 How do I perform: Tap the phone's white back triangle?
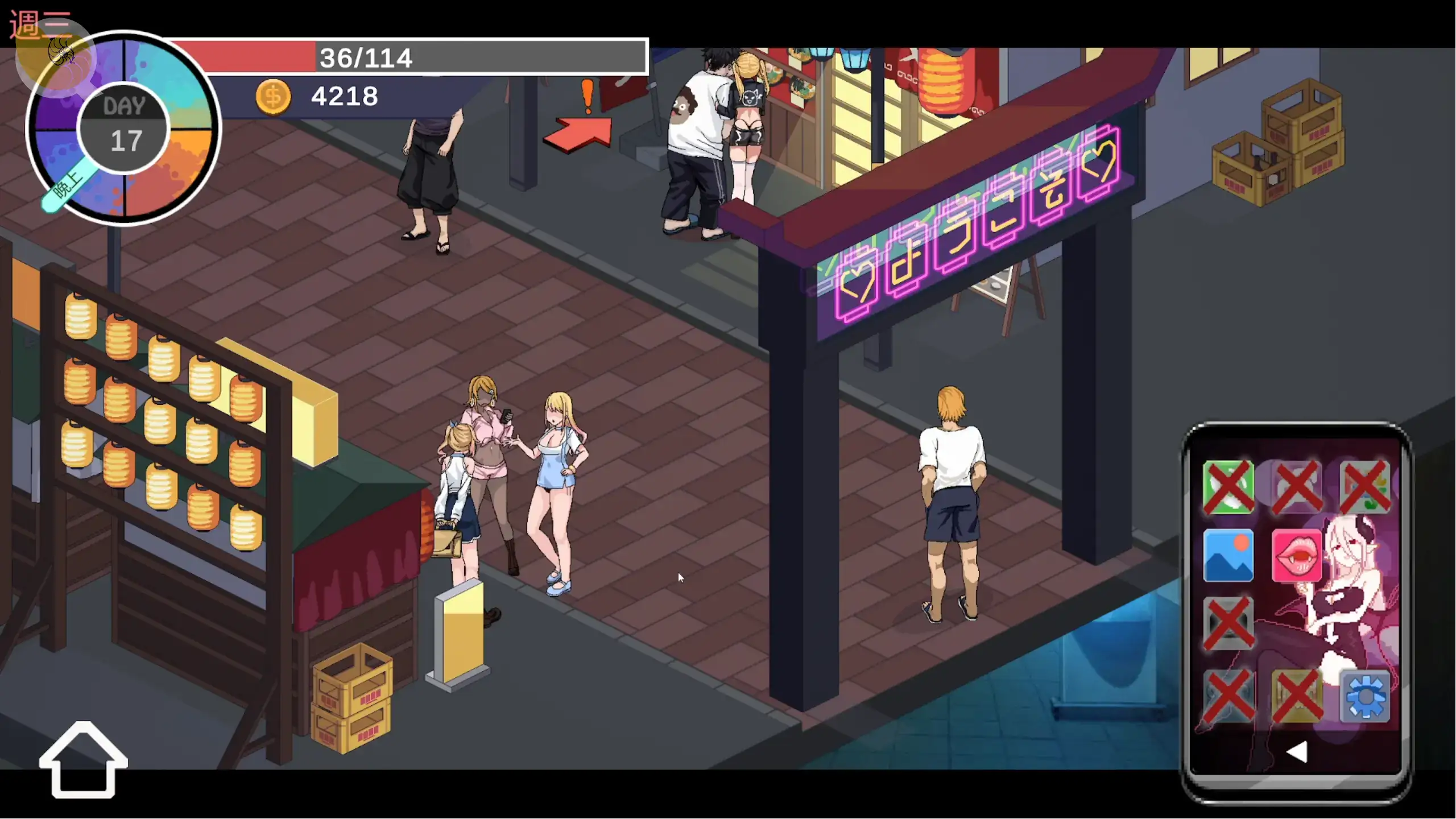(1297, 752)
